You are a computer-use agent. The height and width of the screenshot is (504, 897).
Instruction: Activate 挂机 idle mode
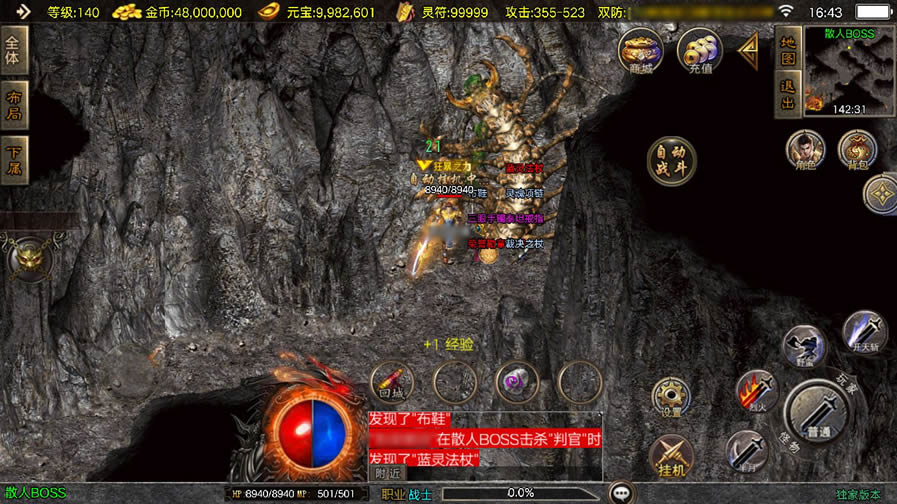coord(671,457)
